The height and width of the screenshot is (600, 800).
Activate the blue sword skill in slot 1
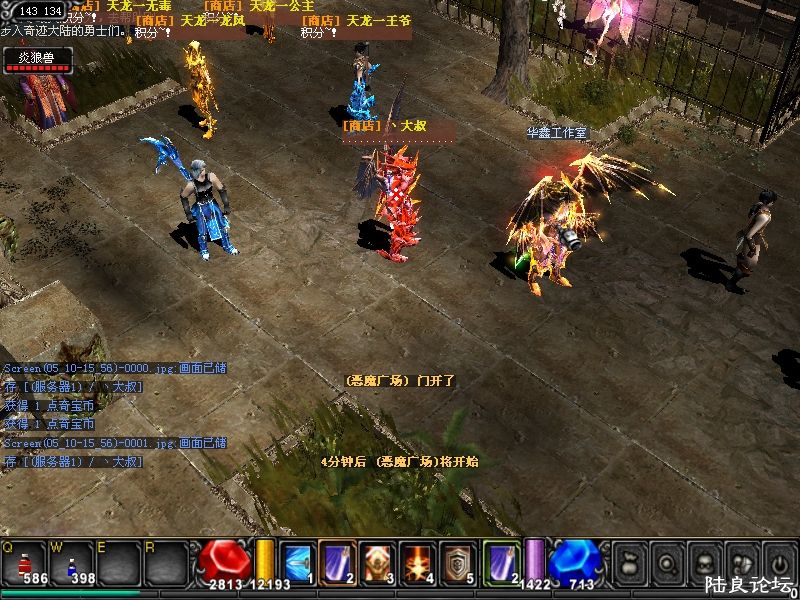[x=297, y=560]
